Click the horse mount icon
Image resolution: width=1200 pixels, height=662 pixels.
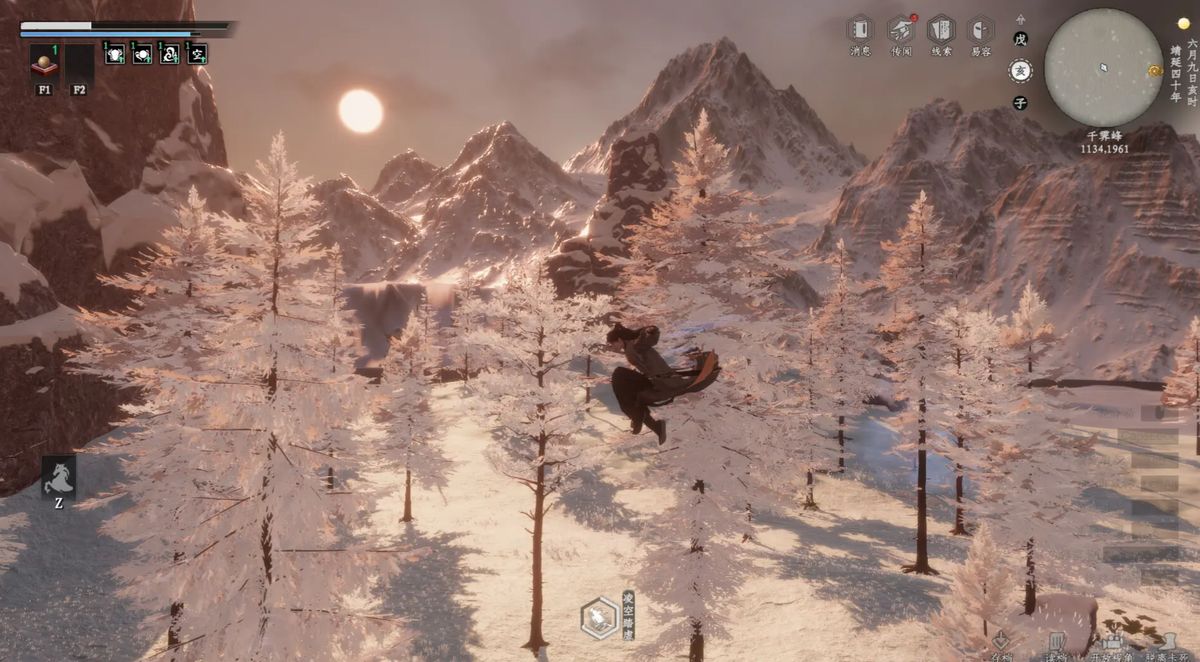(x=58, y=476)
